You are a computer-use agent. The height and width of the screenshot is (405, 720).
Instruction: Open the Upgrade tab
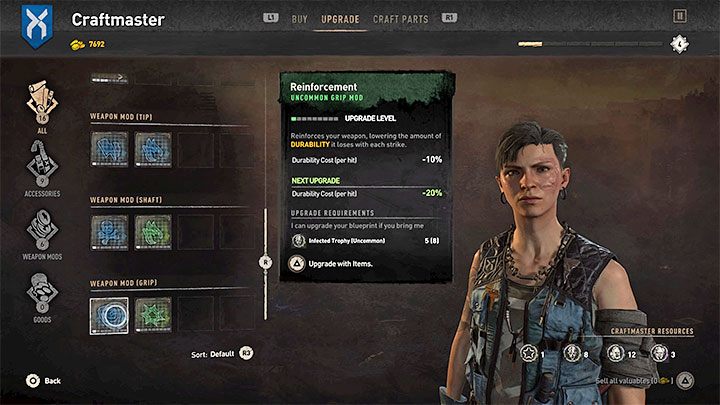click(x=340, y=18)
